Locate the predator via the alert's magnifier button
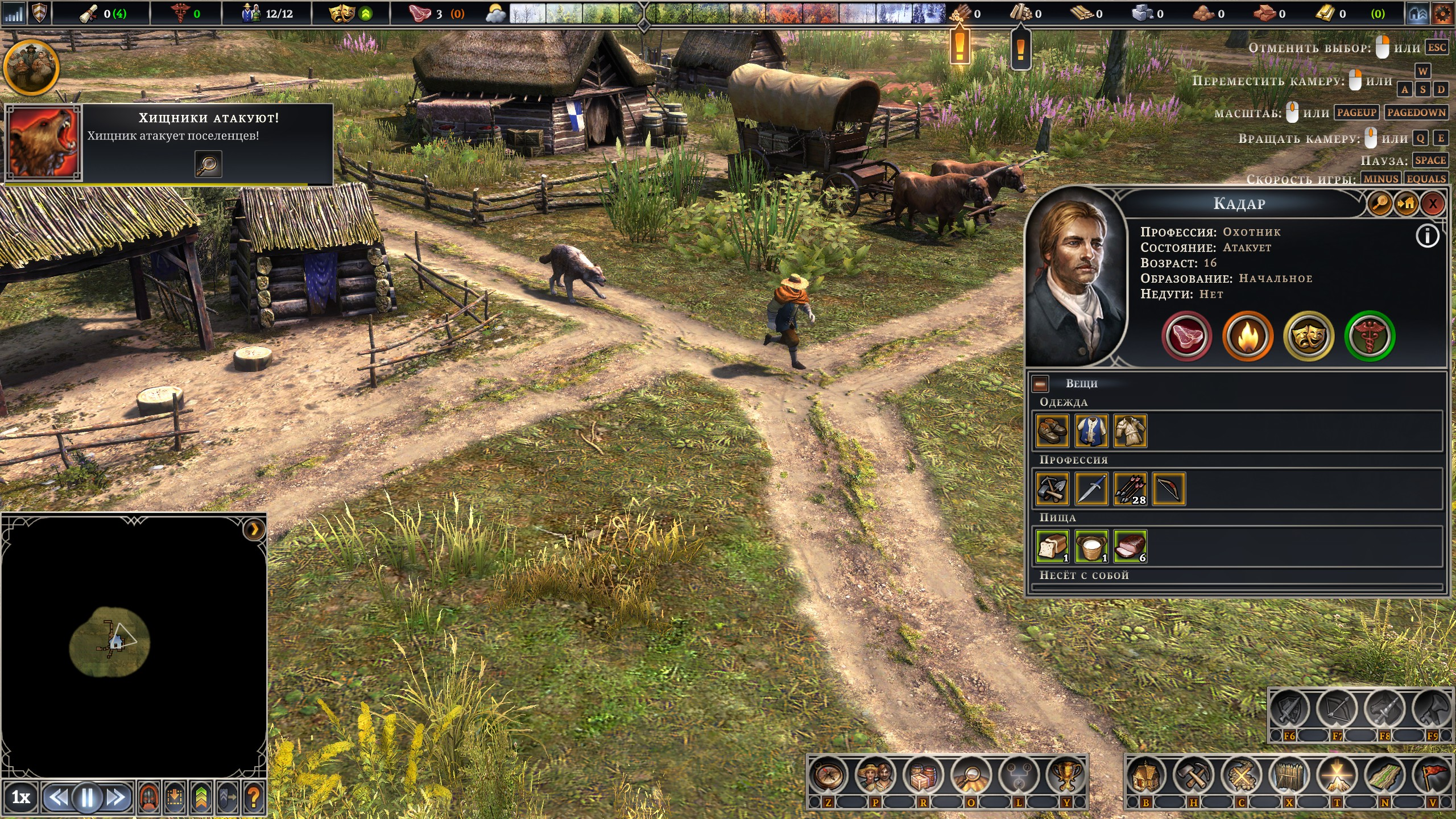This screenshot has width=1456, height=819. pos(208,164)
